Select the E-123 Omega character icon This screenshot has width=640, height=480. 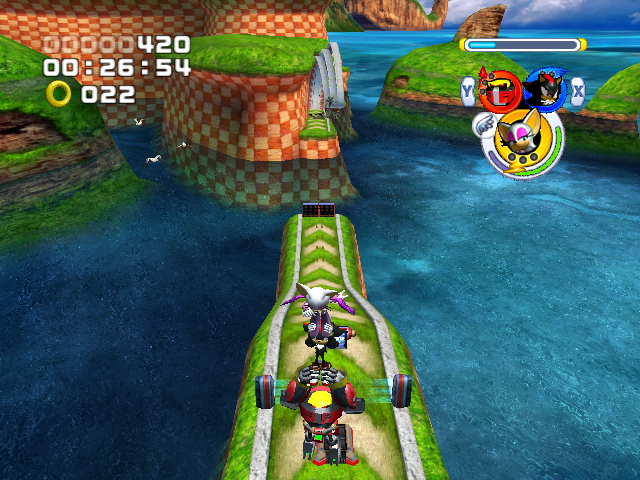[495, 91]
